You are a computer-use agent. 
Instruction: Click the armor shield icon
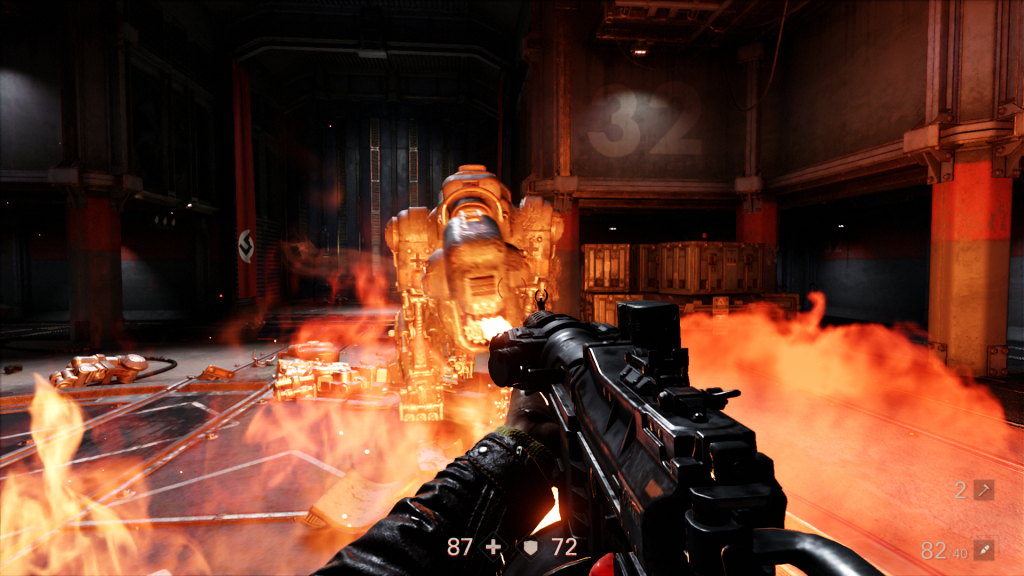click(532, 548)
